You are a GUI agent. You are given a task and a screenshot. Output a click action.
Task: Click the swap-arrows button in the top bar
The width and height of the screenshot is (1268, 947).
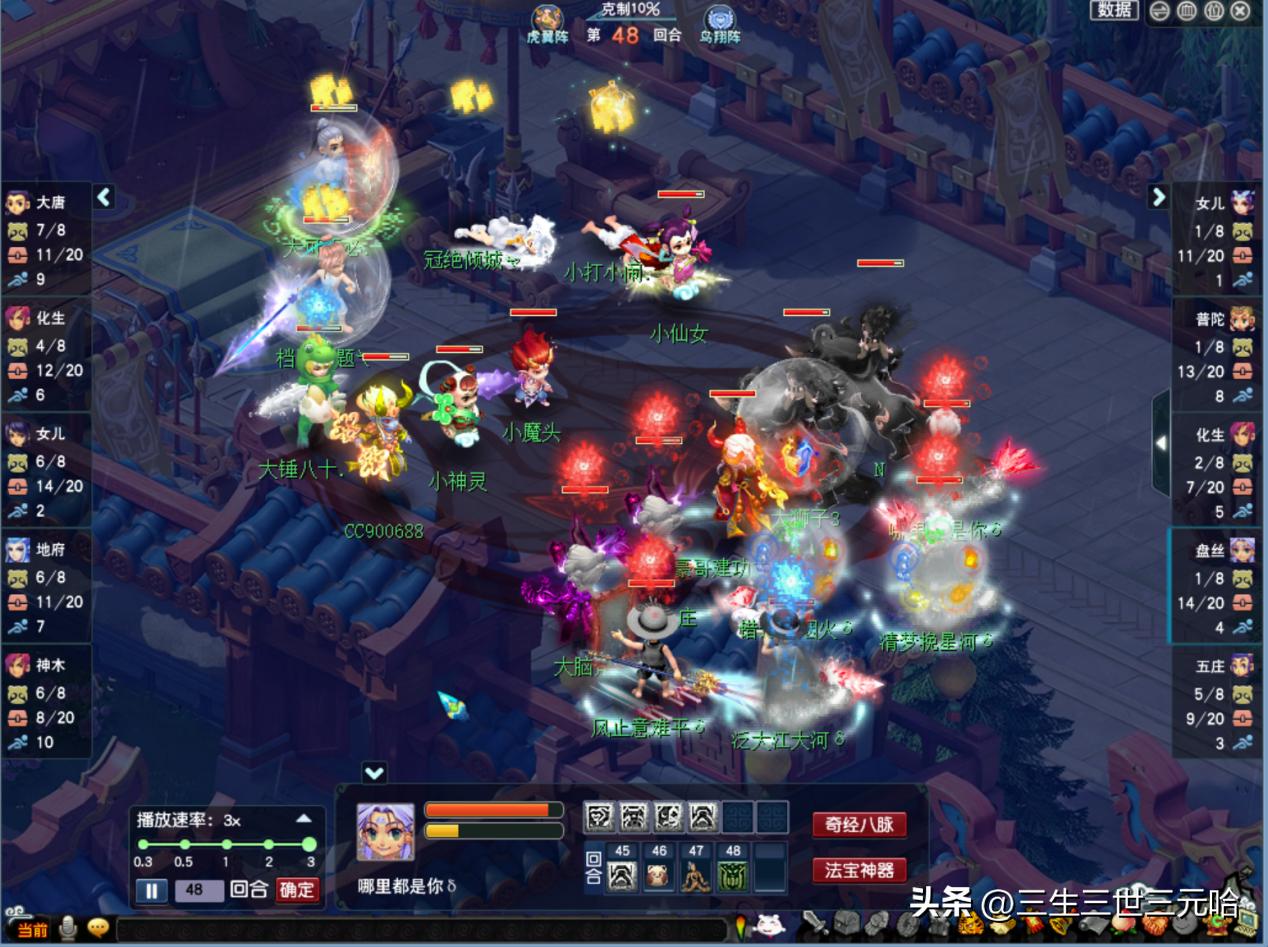[x=1159, y=11]
